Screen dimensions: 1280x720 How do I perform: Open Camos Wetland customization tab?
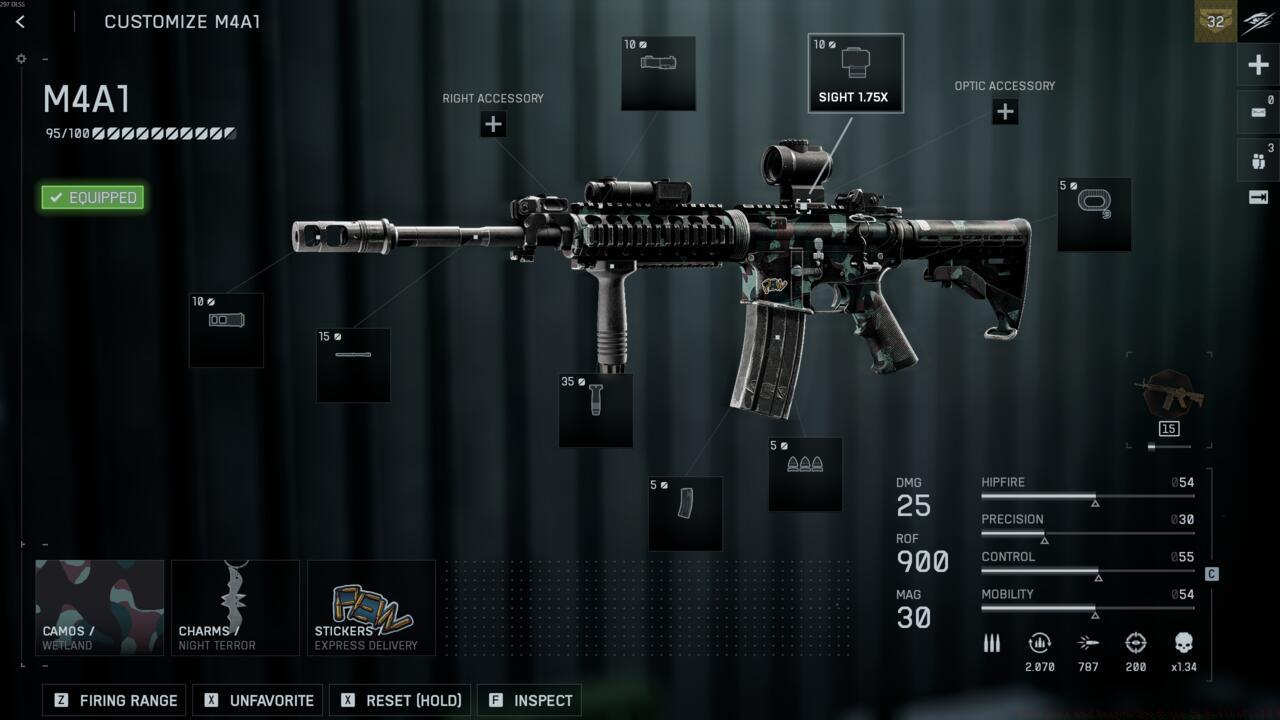pyautogui.click(x=99, y=606)
